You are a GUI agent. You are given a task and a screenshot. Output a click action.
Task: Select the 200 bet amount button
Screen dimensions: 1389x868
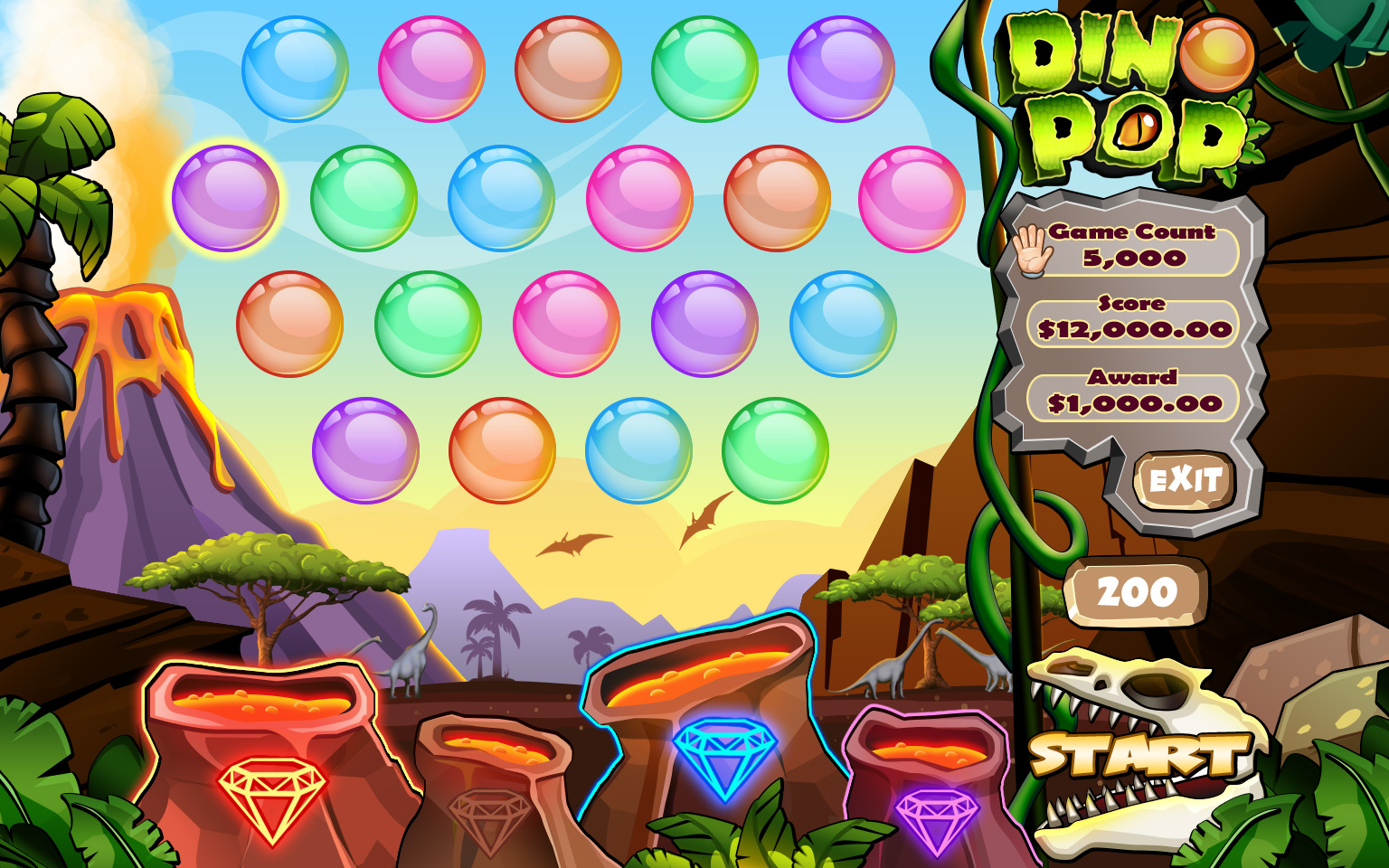coord(1137,593)
